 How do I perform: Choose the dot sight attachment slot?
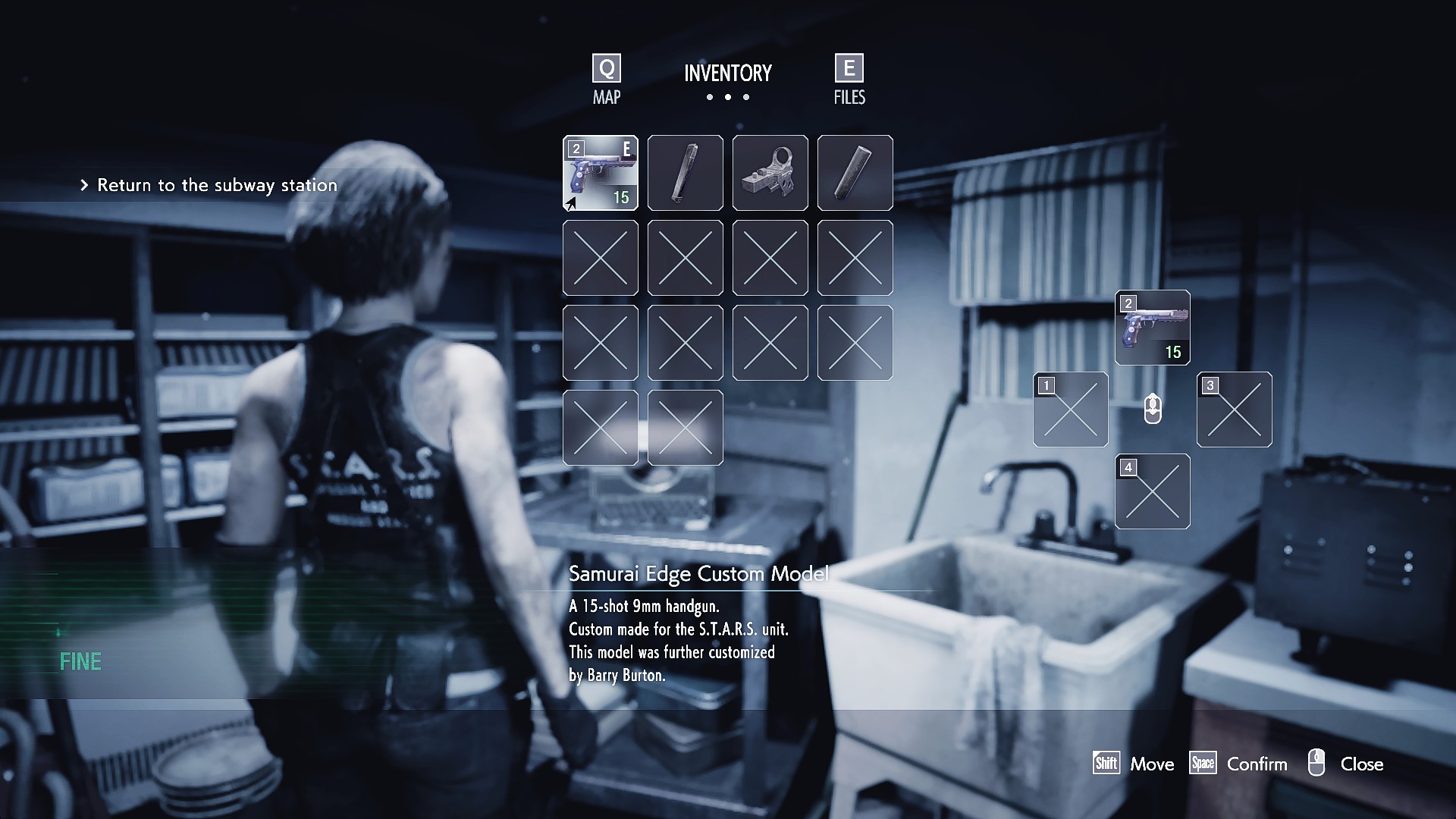pyautogui.click(x=770, y=173)
